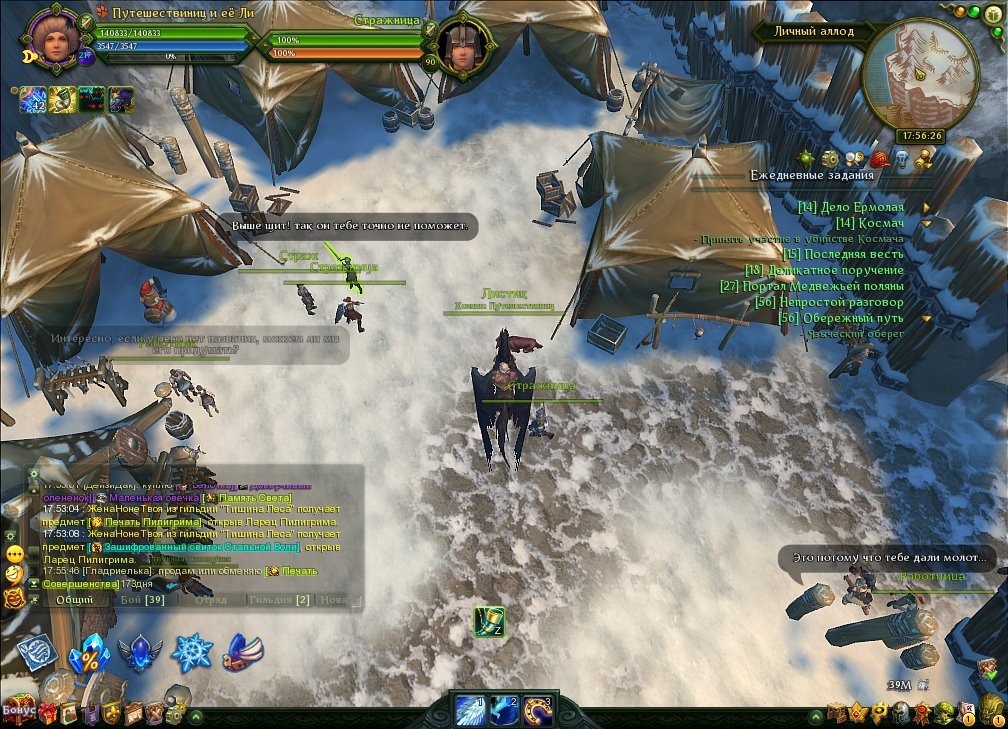Select the Отряд chat tab

click(210, 600)
